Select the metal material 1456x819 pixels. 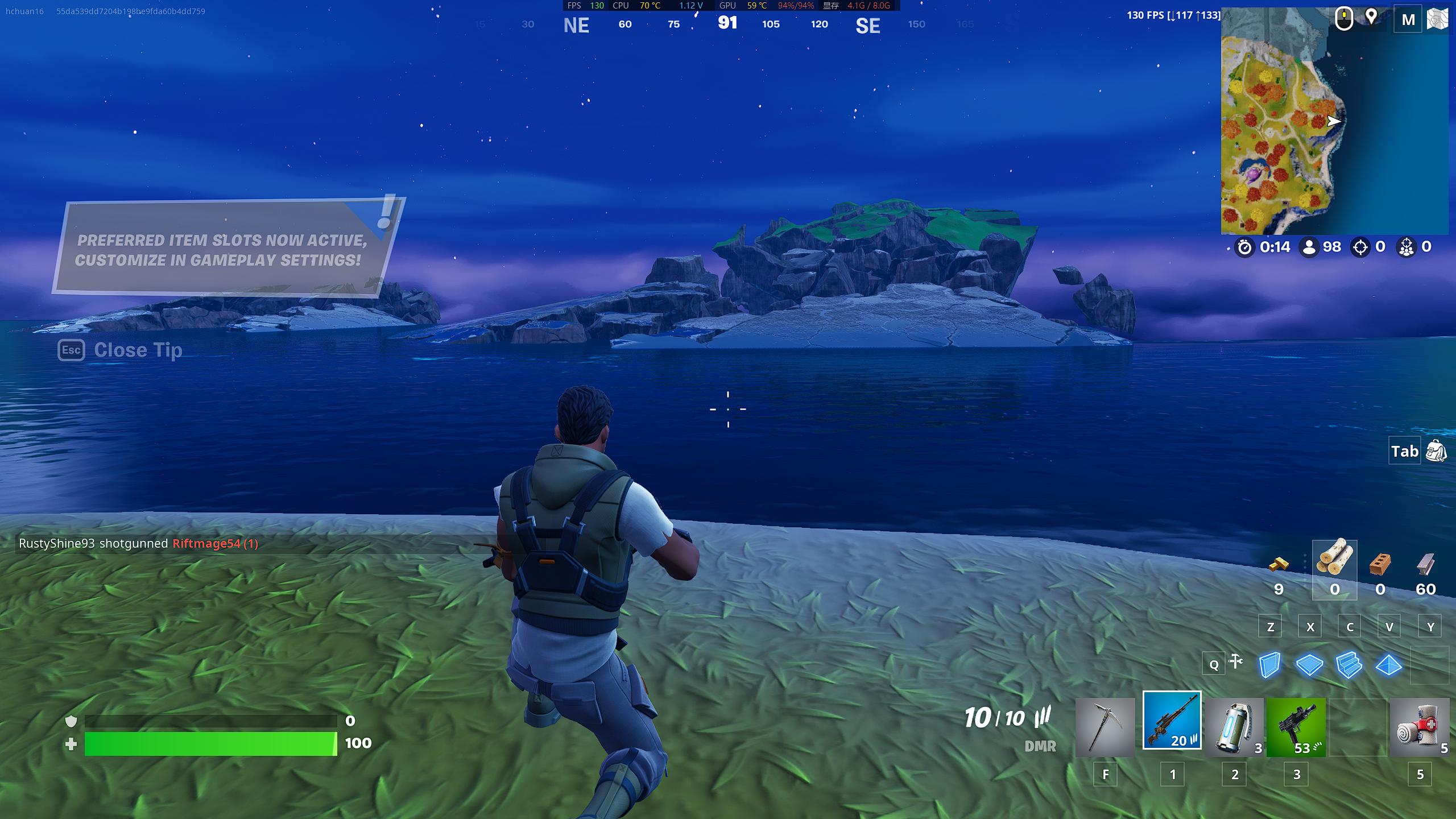(x=1425, y=565)
